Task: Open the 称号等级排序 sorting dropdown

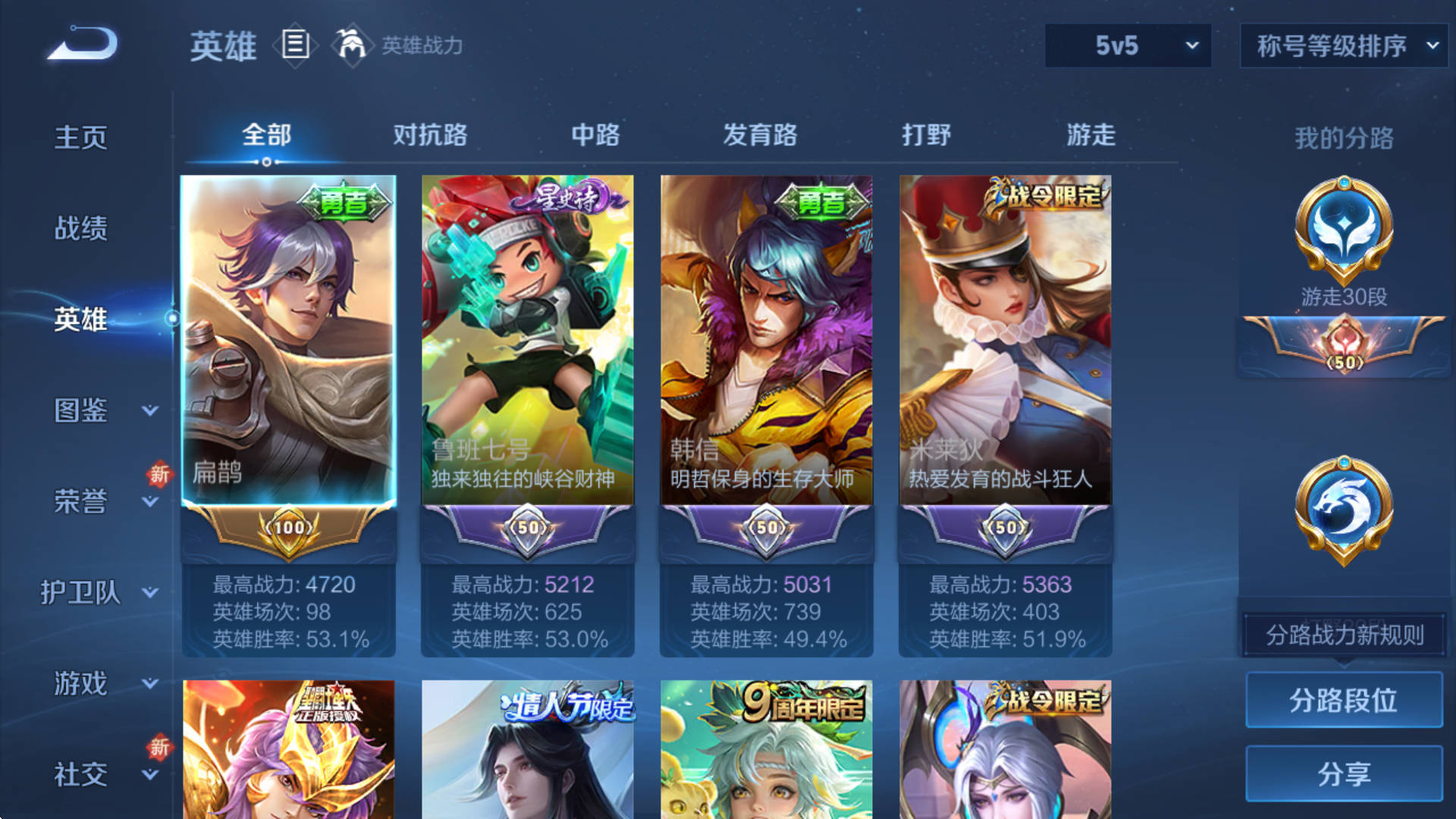Action: 1344,45
